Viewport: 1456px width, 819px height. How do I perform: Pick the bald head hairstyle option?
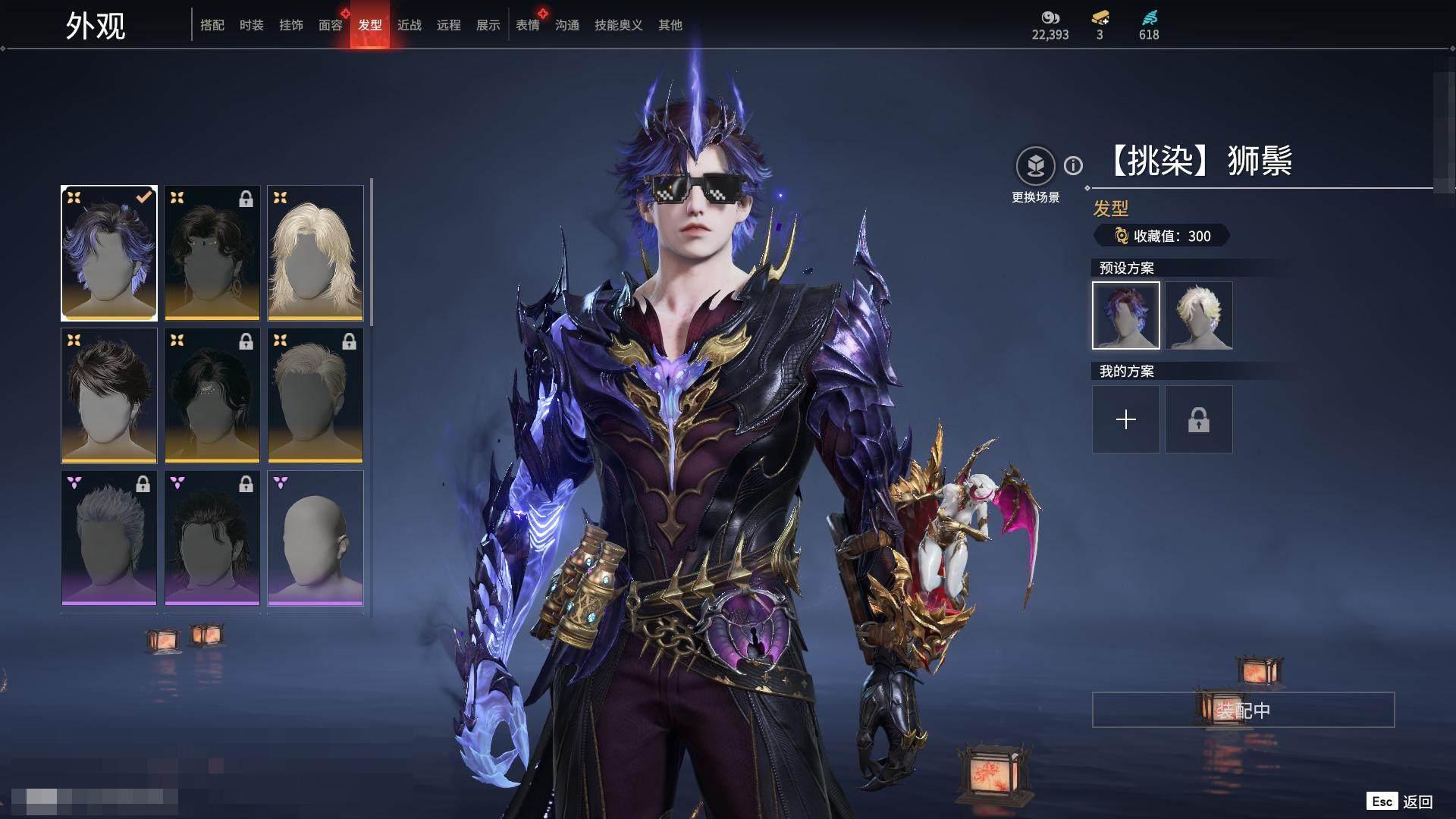coord(315,538)
